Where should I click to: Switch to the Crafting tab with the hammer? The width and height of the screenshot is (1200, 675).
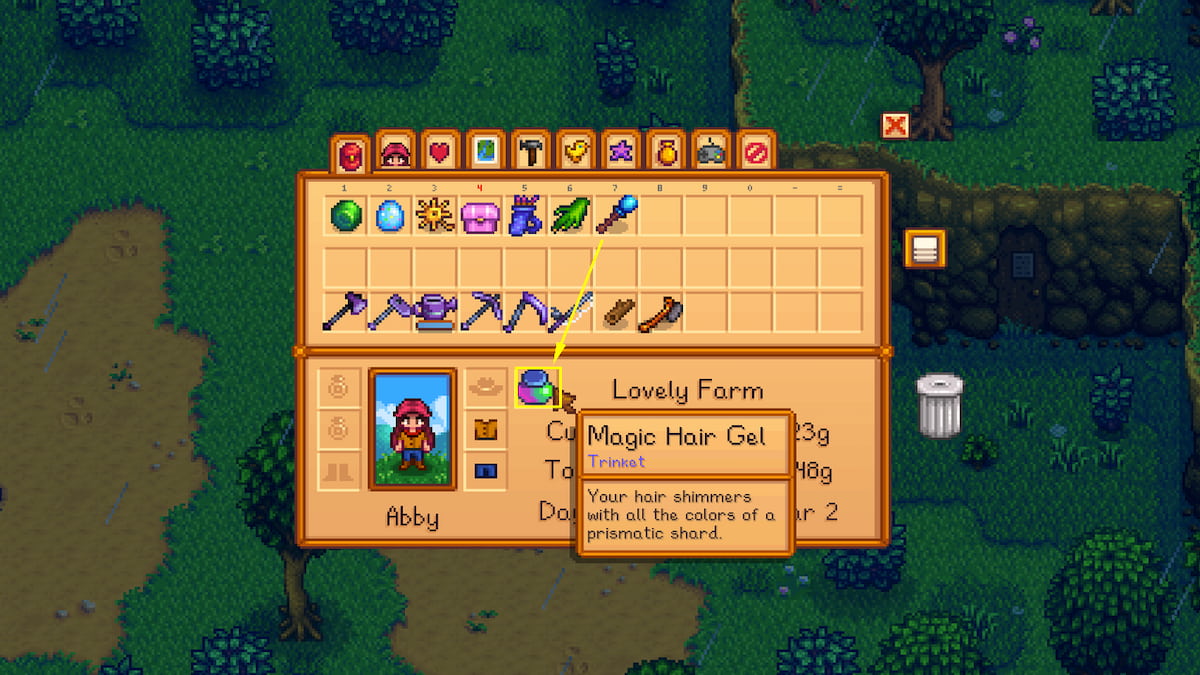click(x=531, y=153)
